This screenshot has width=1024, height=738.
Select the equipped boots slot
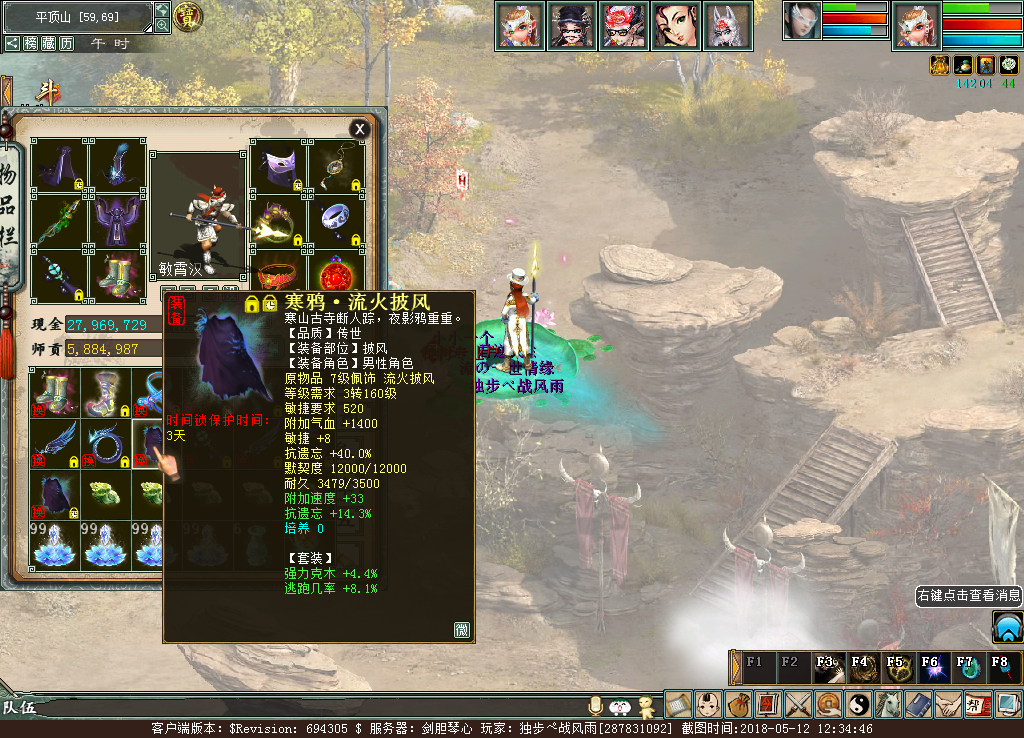point(117,275)
